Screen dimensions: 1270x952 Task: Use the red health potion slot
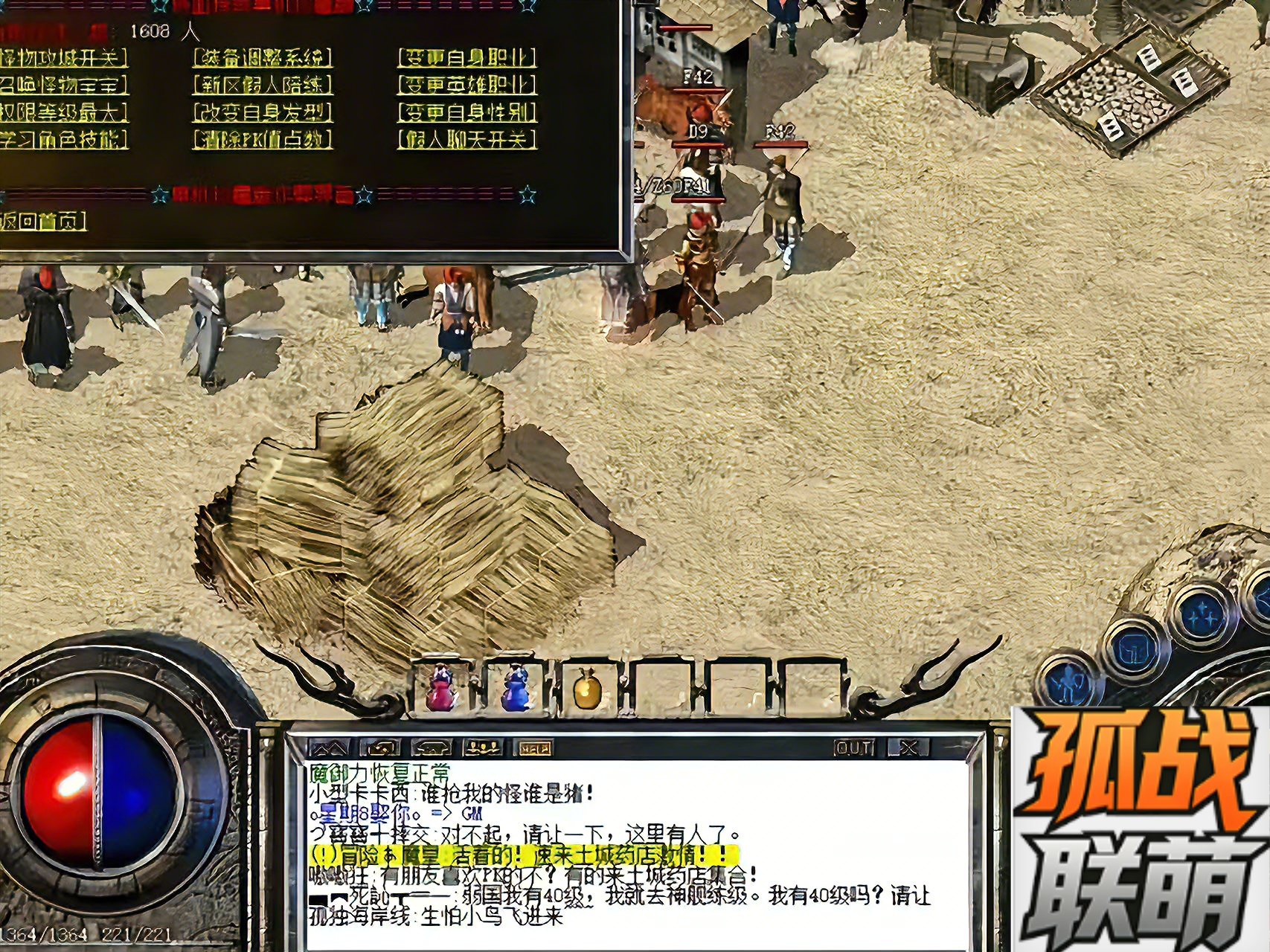coord(441,688)
